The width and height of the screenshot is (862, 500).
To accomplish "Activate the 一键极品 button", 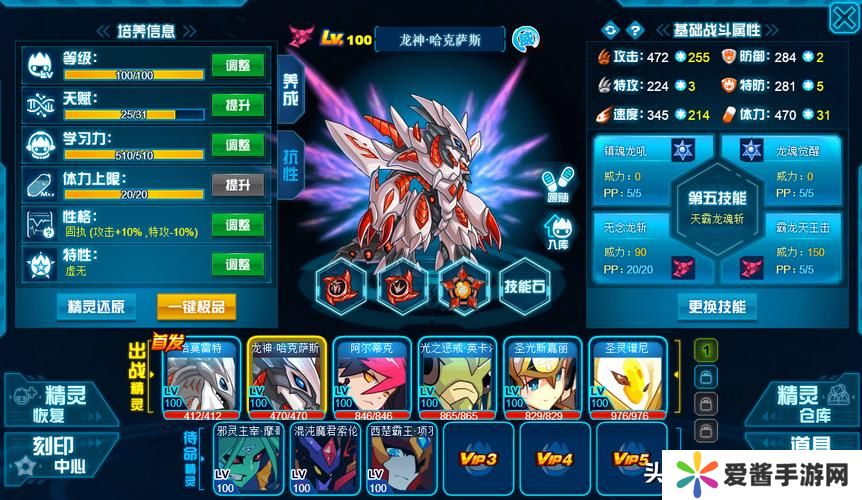I will coord(196,306).
